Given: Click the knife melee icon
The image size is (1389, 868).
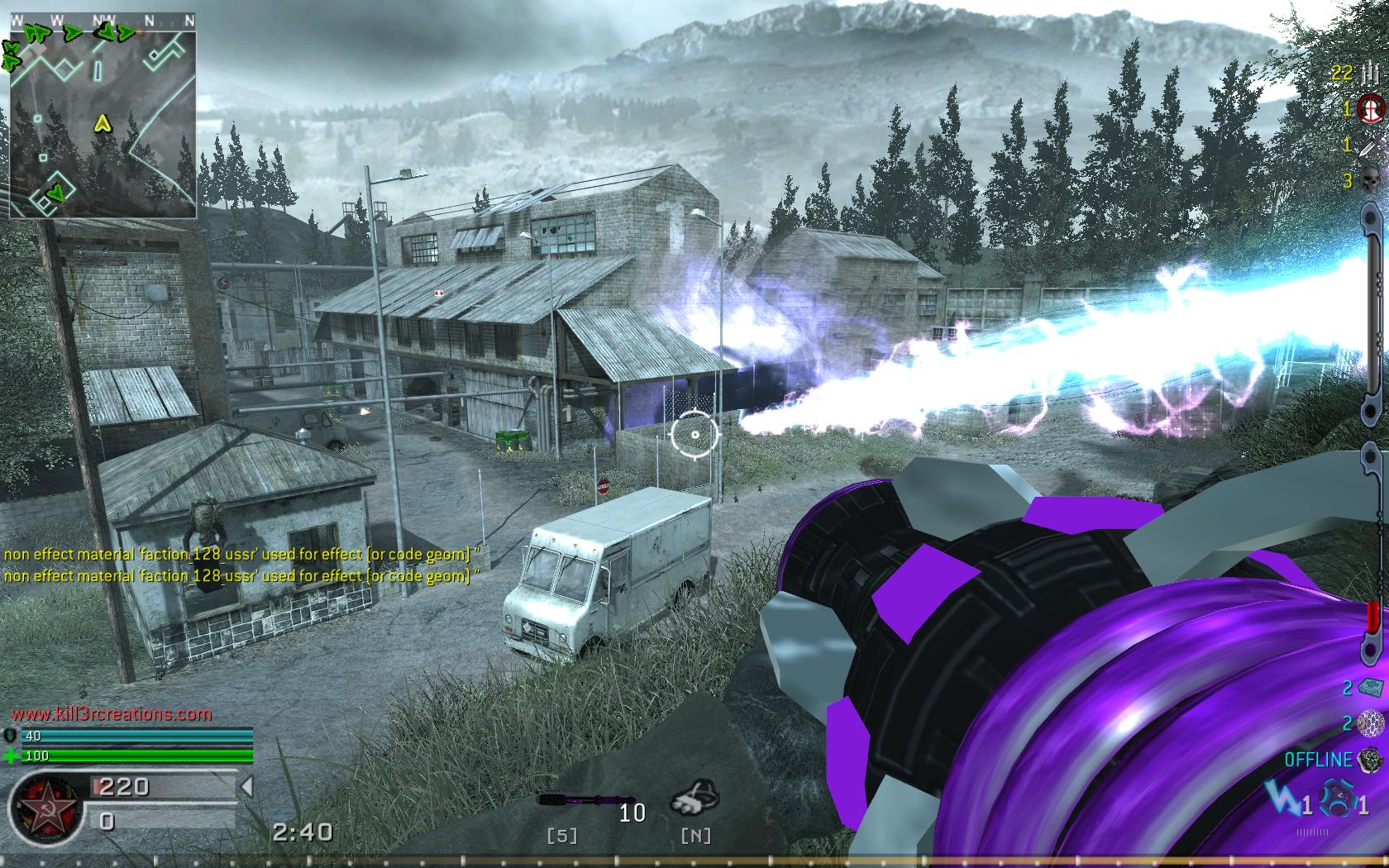Looking at the screenshot, I should (x=1370, y=145).
